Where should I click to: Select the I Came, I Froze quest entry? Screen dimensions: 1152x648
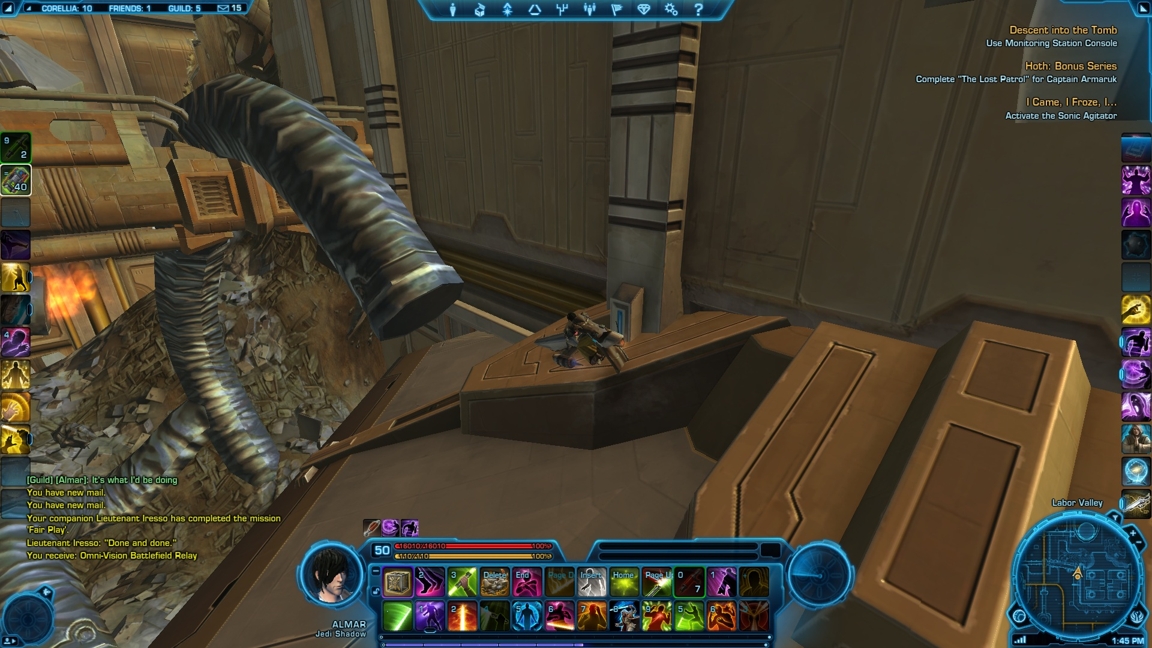(1071, 102)
